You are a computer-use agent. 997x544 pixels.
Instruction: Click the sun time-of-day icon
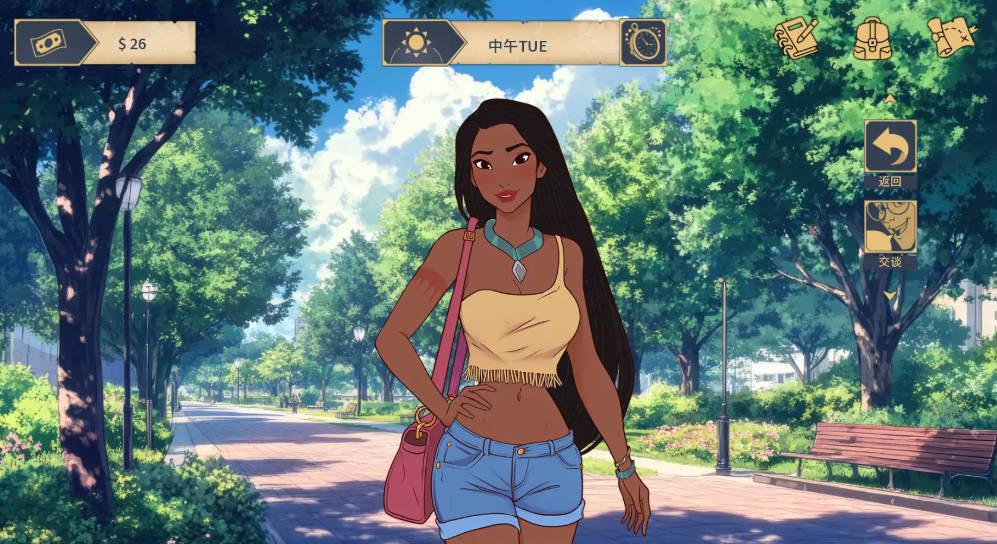[415, 43]
